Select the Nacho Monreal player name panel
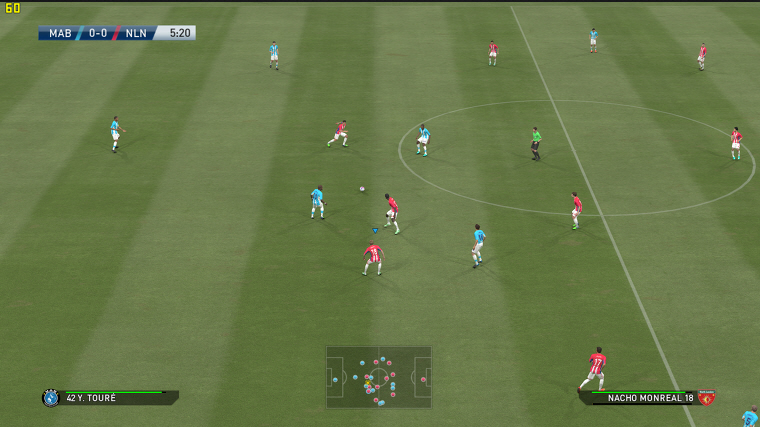 [x=642, y=398]
